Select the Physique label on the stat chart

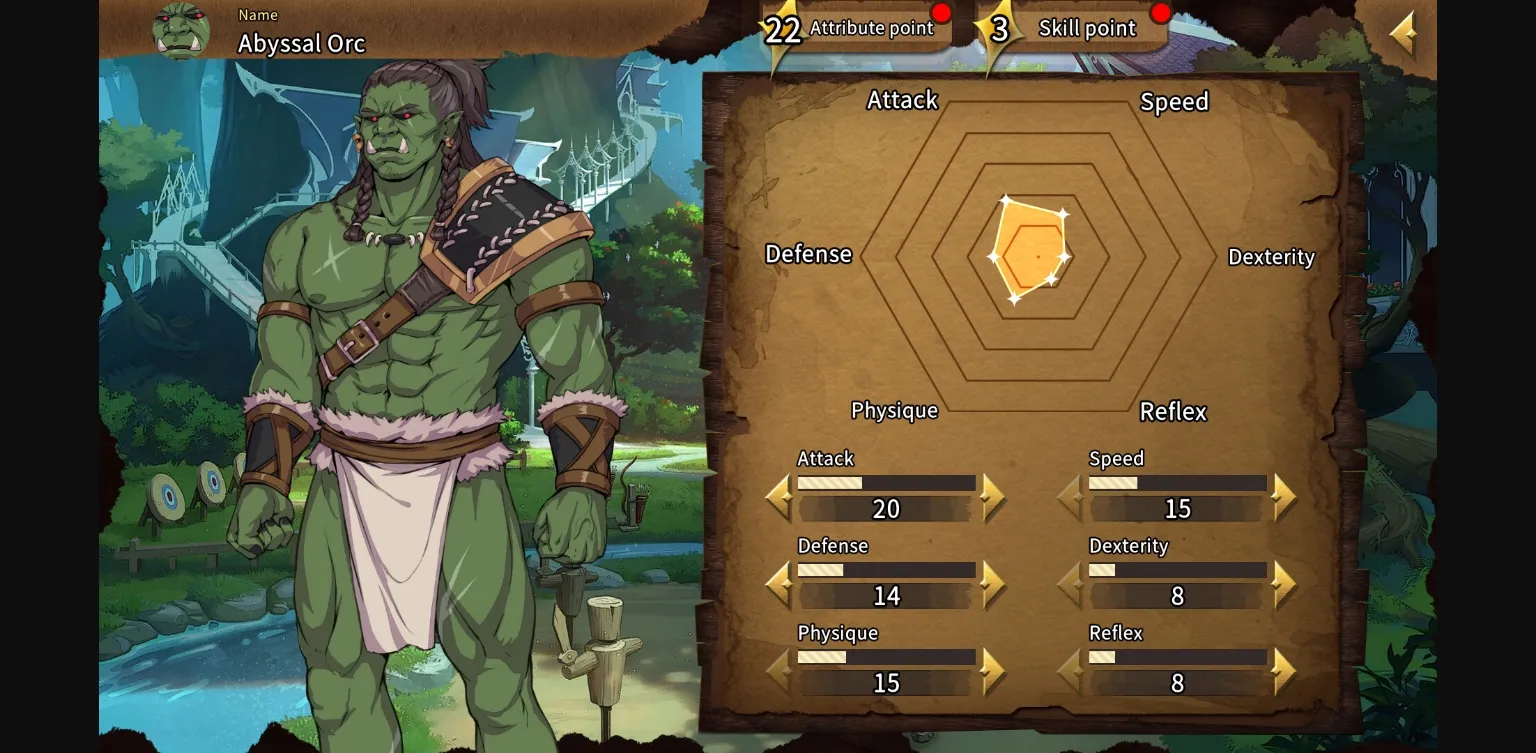[894, 410]
